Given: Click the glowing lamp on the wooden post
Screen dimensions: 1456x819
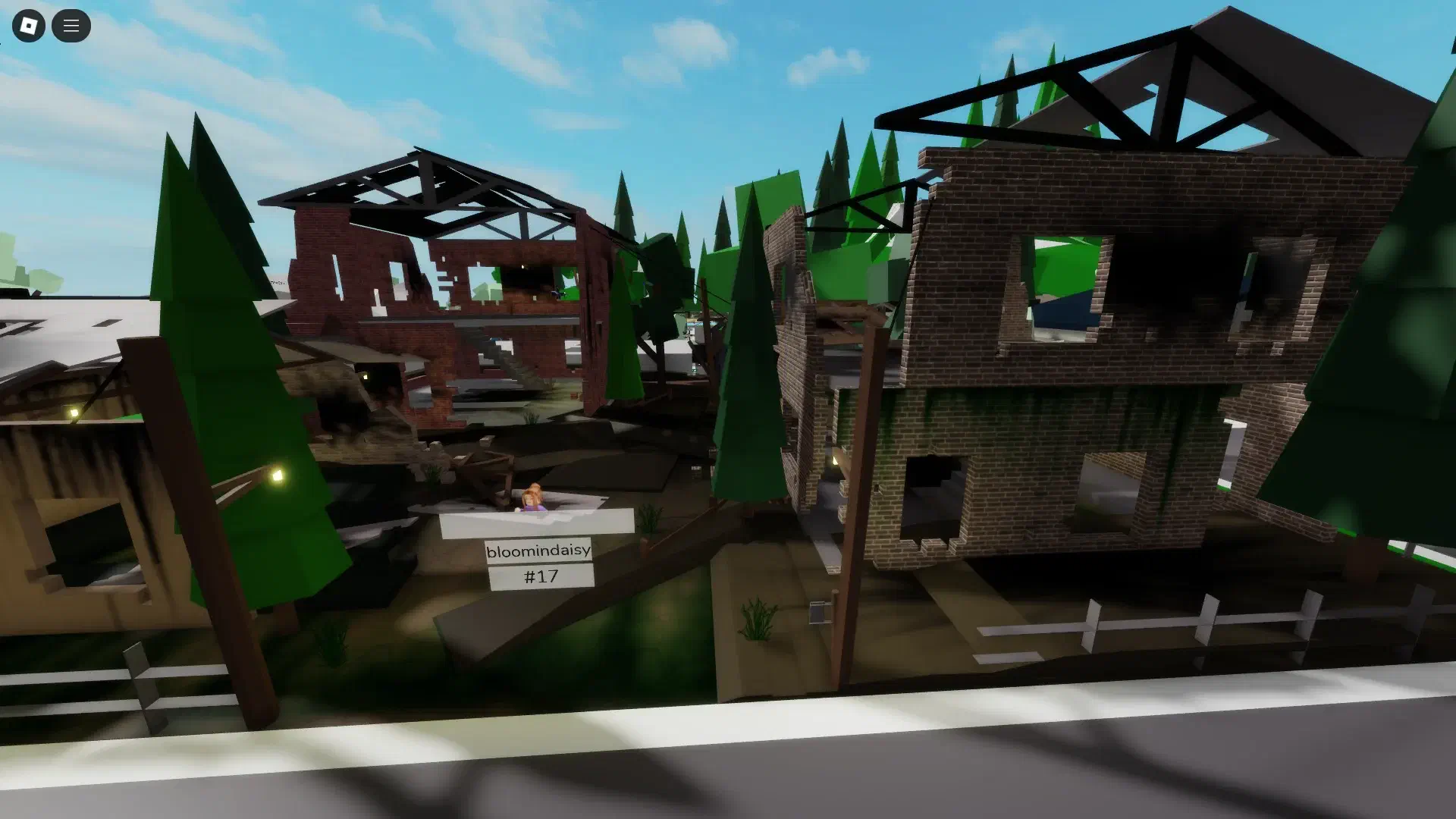Looking at the screenshot, I should [277, 475].
